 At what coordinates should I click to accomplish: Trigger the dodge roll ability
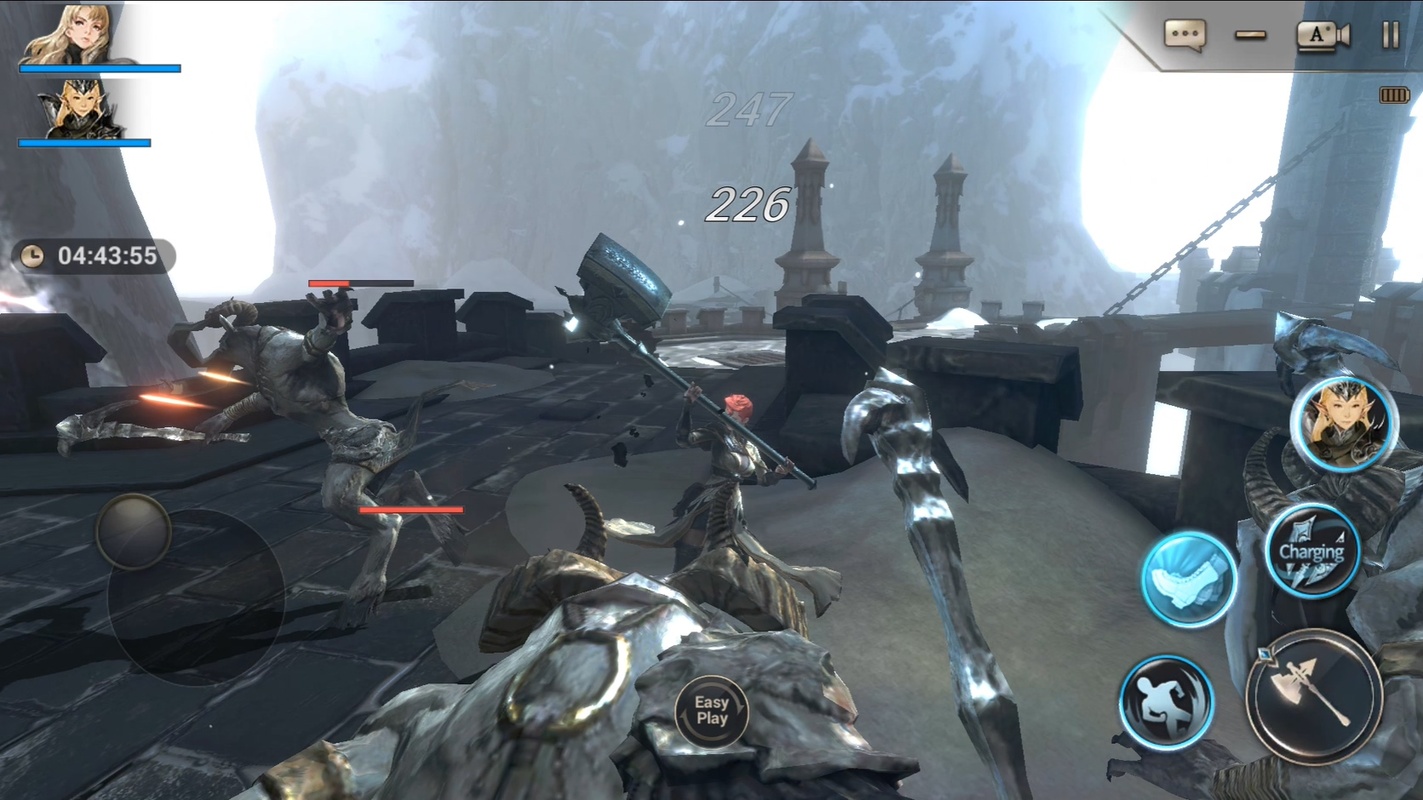1166,702
